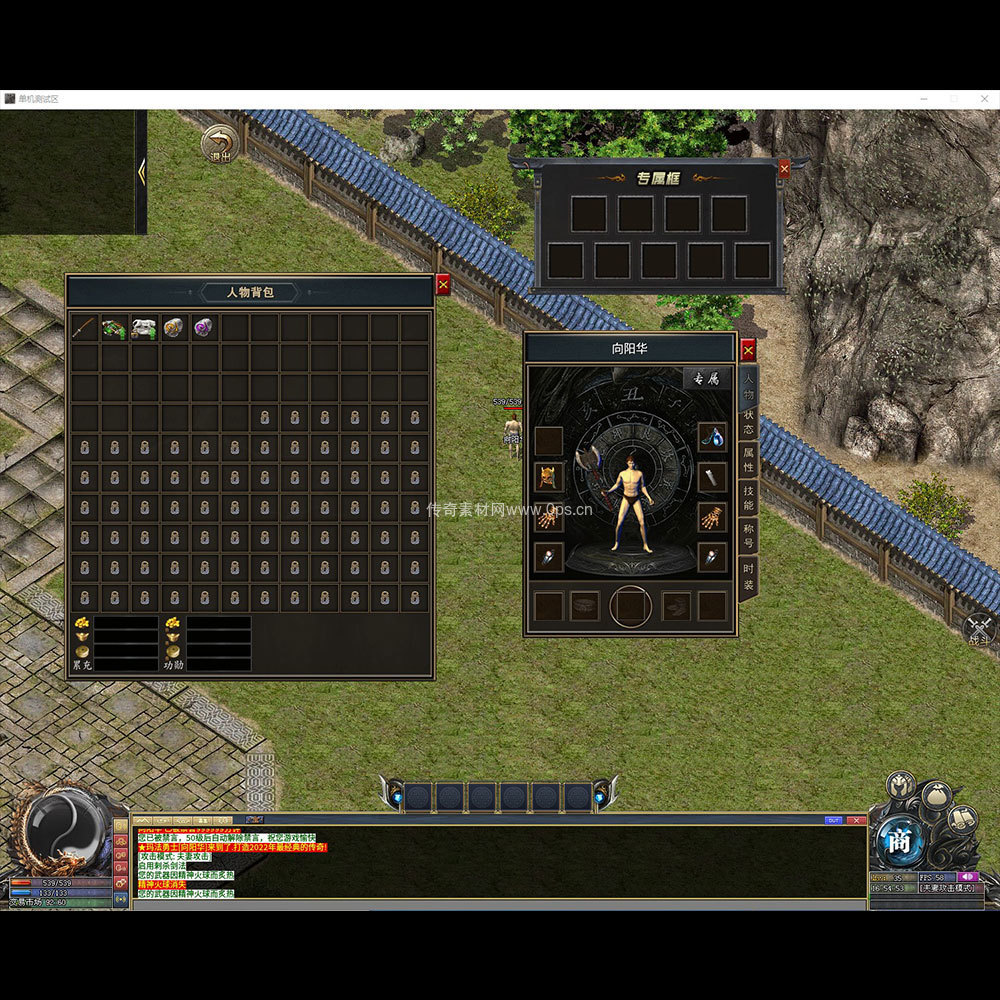Open the 商 shop button
Viewport: 1000px width, 1000px height.
[899, 841]
